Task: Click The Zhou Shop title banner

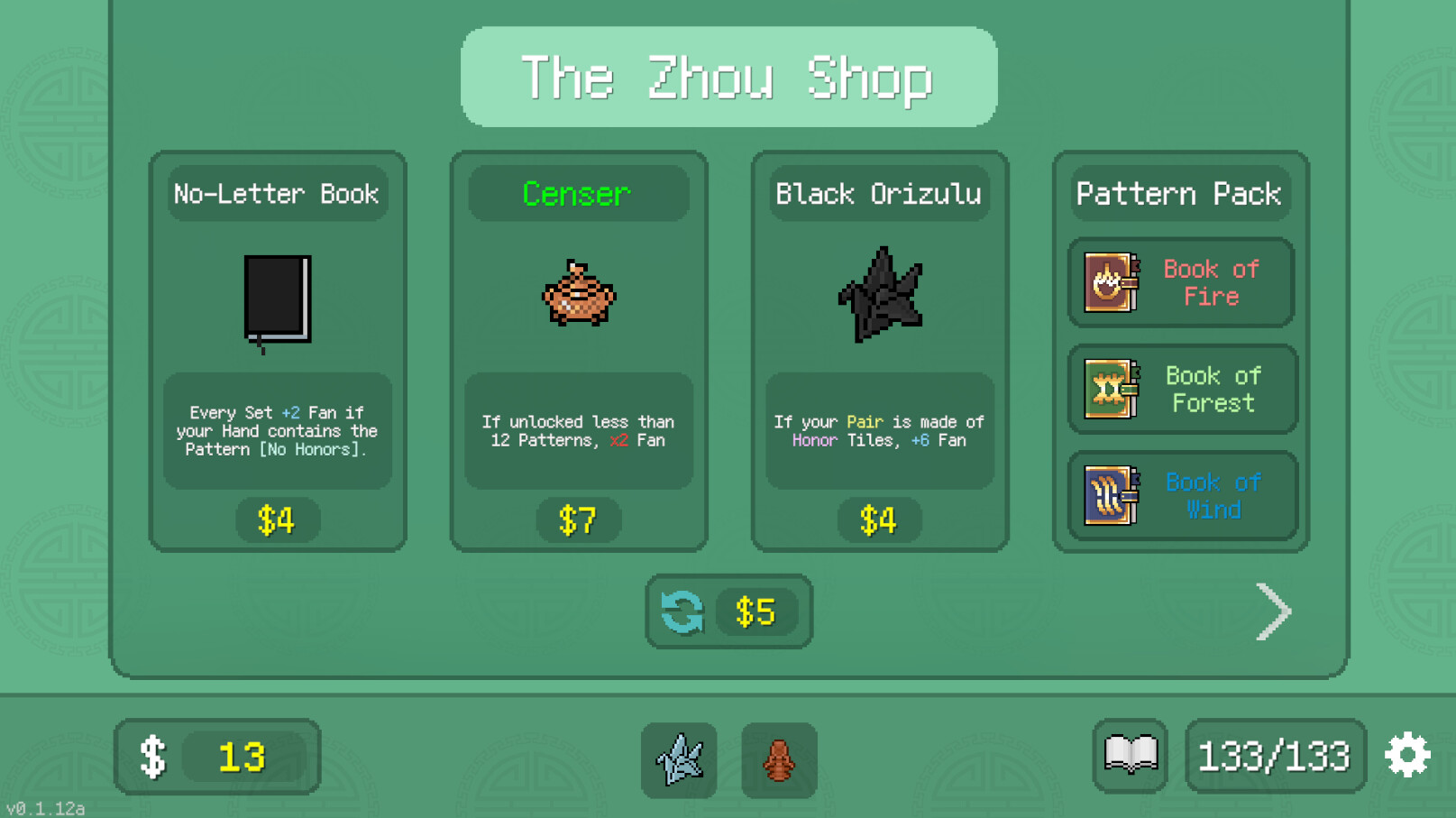Action: (x=728, y=78)
